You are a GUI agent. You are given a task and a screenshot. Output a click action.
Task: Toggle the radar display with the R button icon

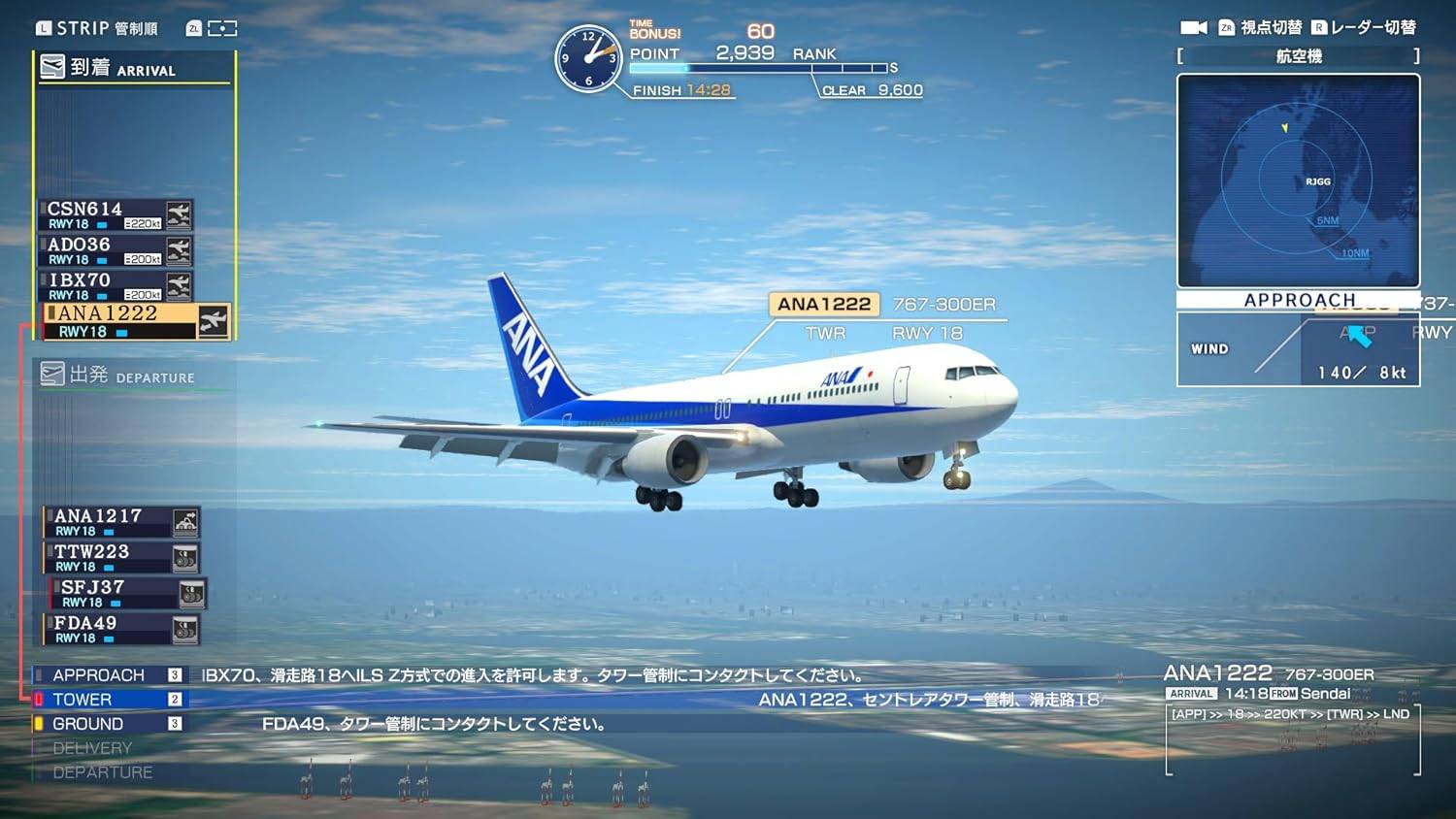pyautogui.click(x=1320, y=27)
